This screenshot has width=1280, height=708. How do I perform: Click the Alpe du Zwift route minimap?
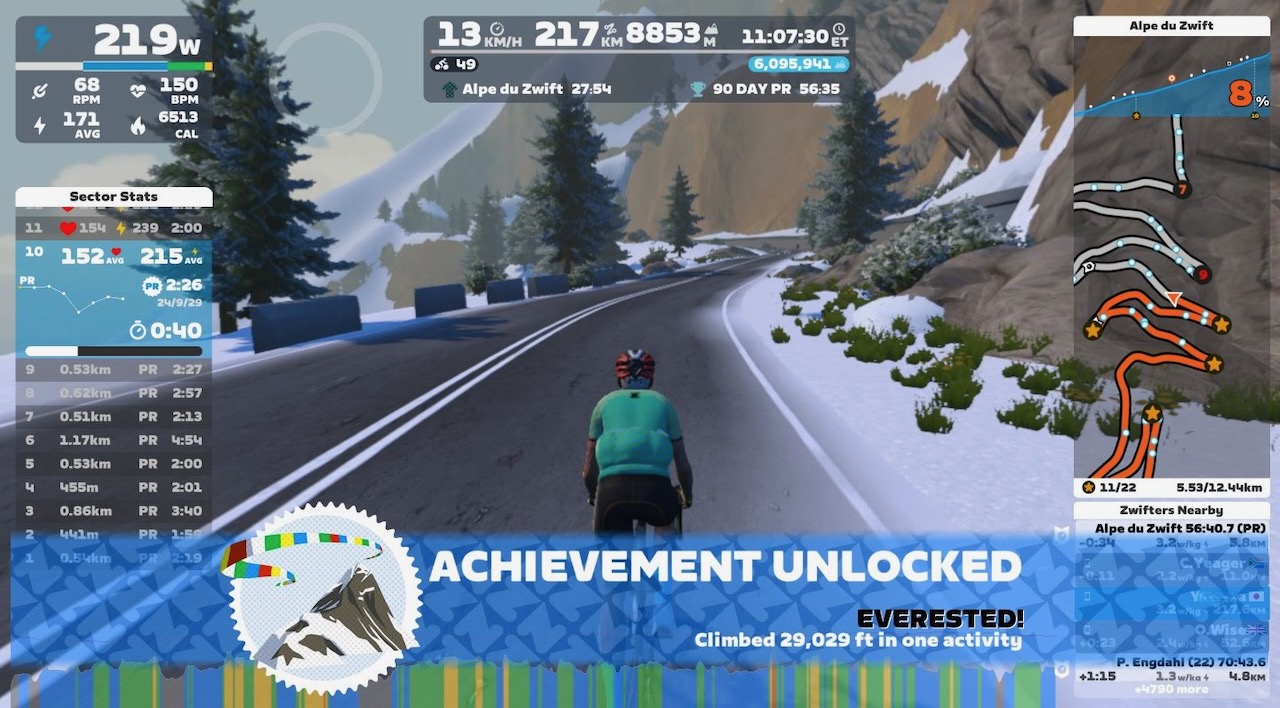click(1172, 300)
